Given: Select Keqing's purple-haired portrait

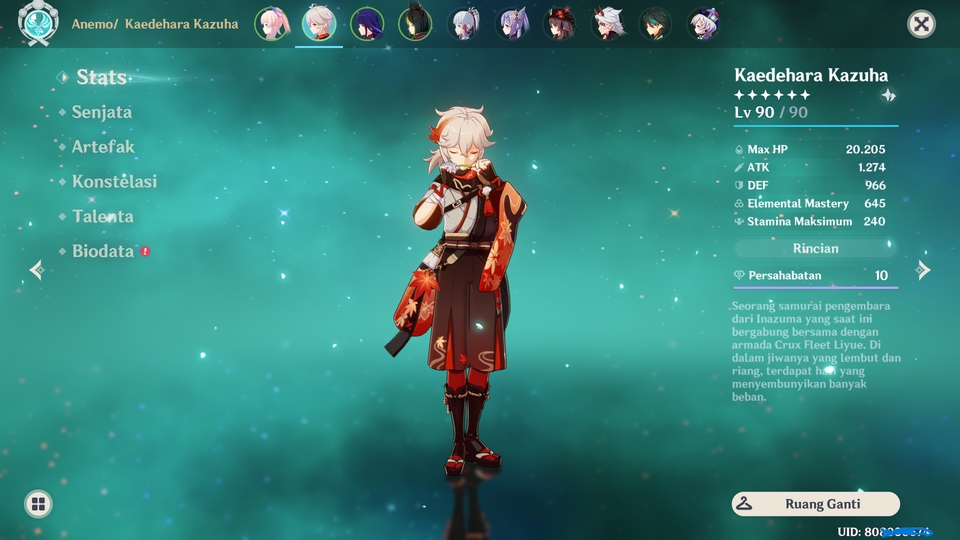Looking at the screenshot, I should coord(512,23).
